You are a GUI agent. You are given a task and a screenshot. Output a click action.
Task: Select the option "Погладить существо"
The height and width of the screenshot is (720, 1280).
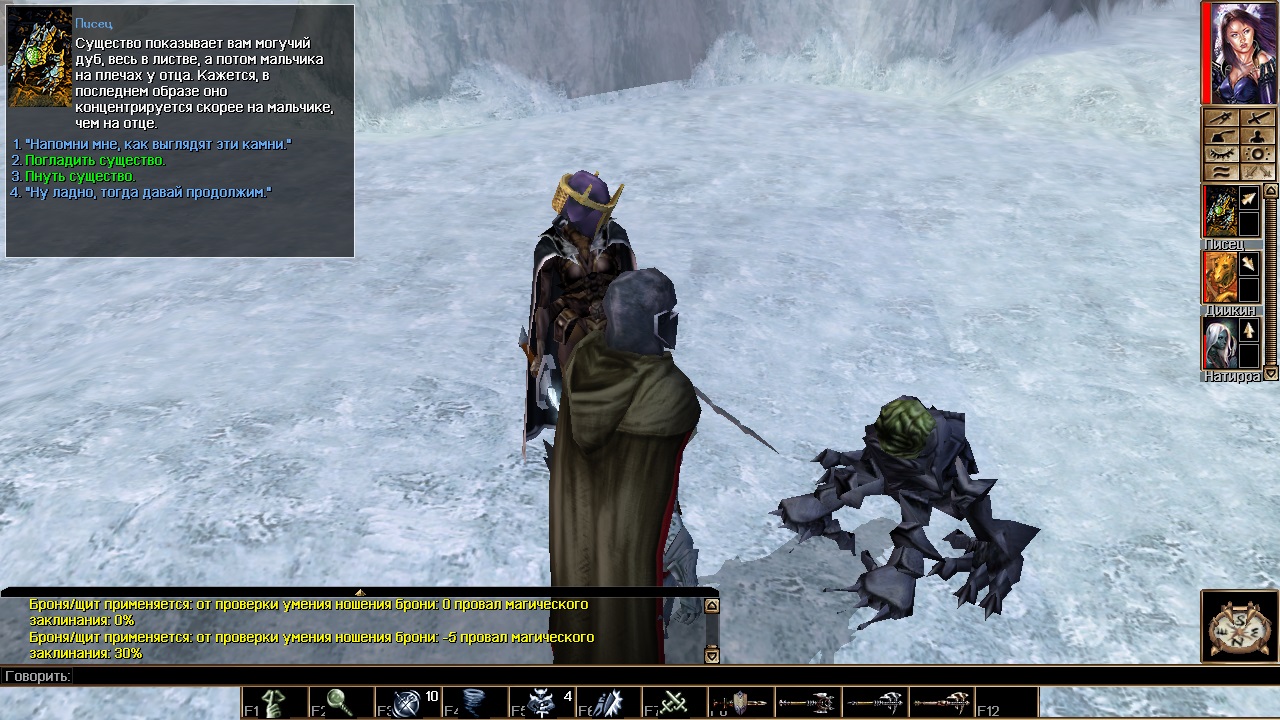click(x=95, y=161)
